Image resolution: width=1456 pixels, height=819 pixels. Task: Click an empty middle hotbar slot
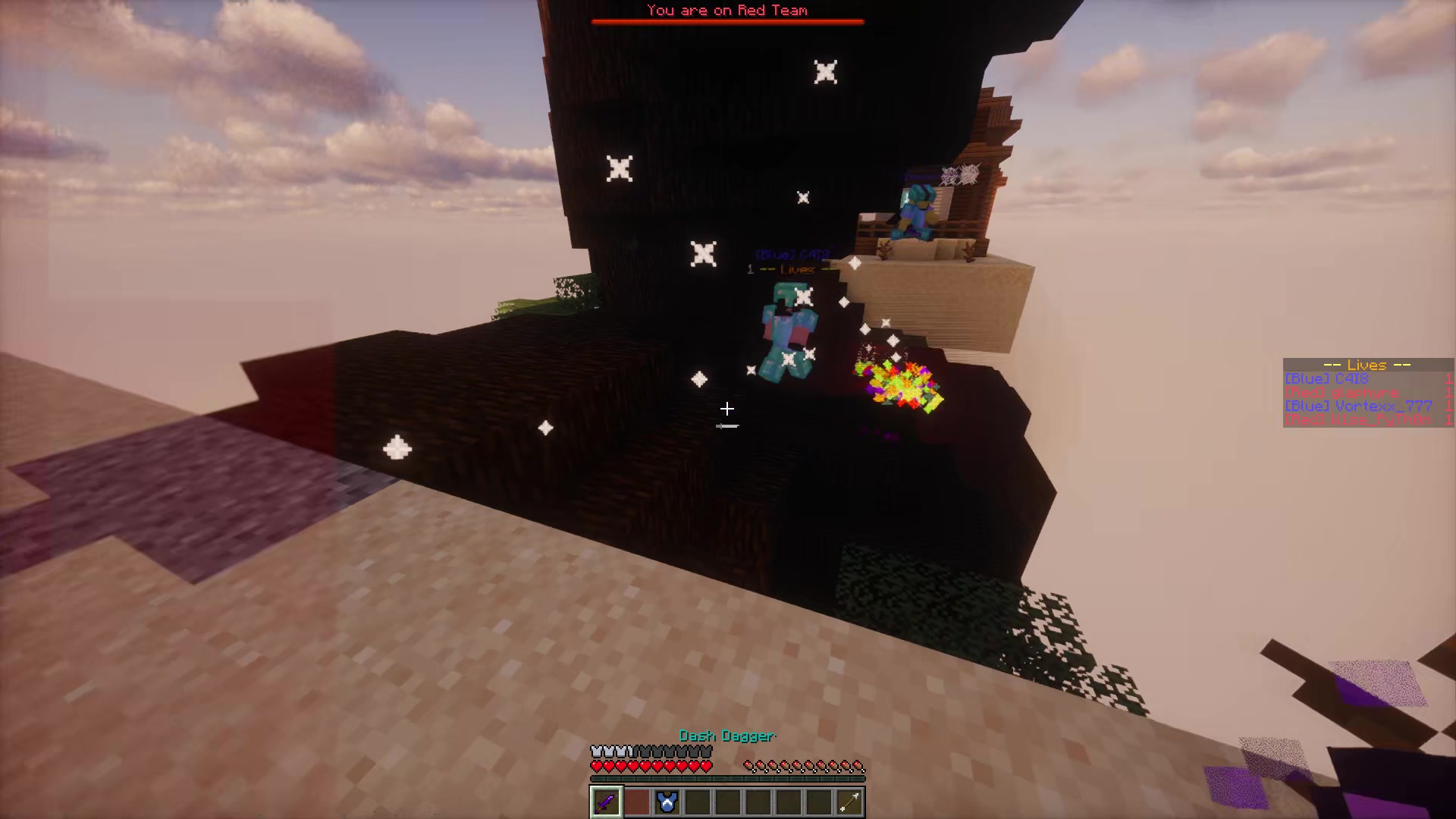(x=728, y=802)
